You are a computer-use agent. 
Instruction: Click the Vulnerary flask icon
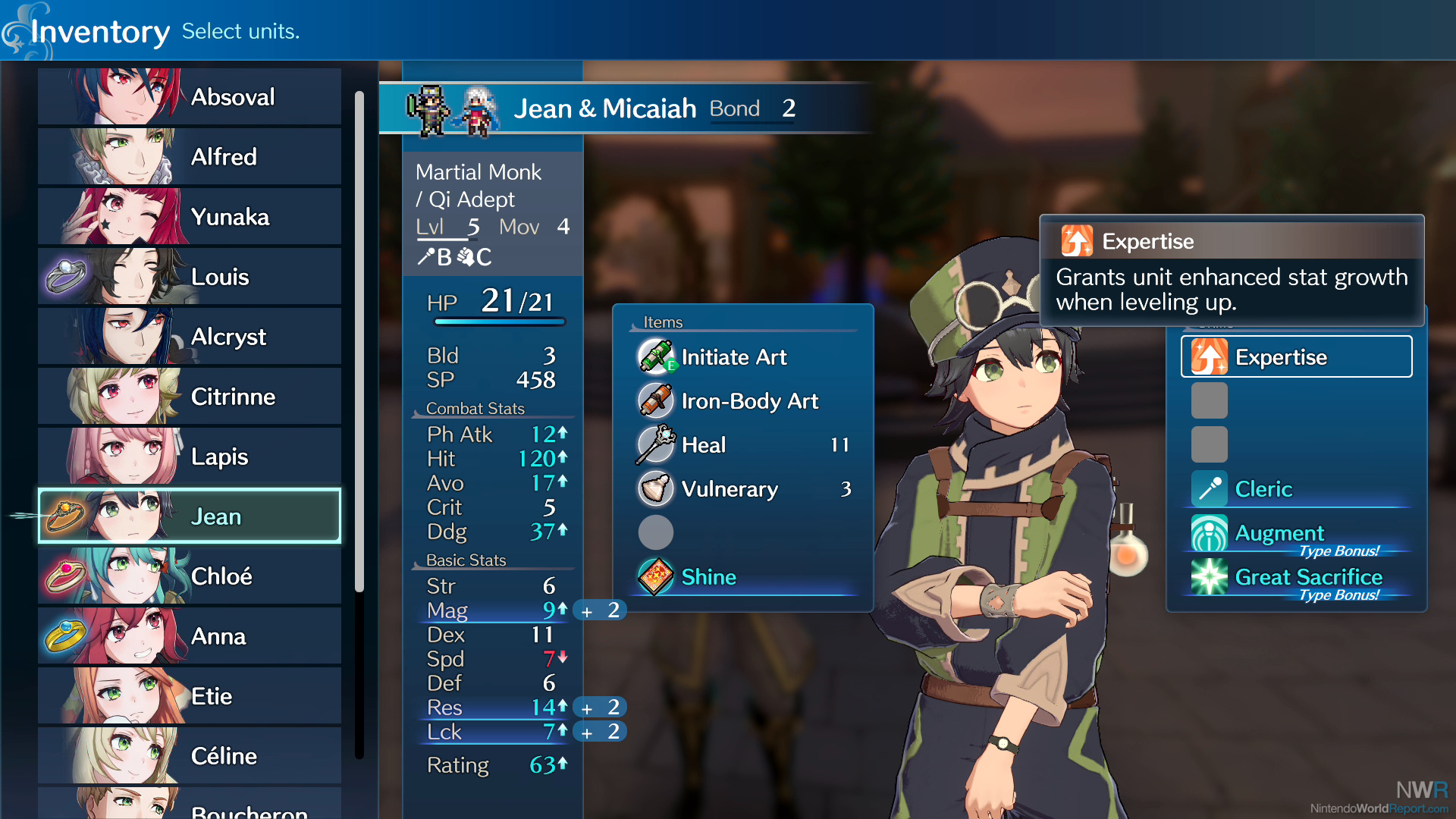click(655, 489)
